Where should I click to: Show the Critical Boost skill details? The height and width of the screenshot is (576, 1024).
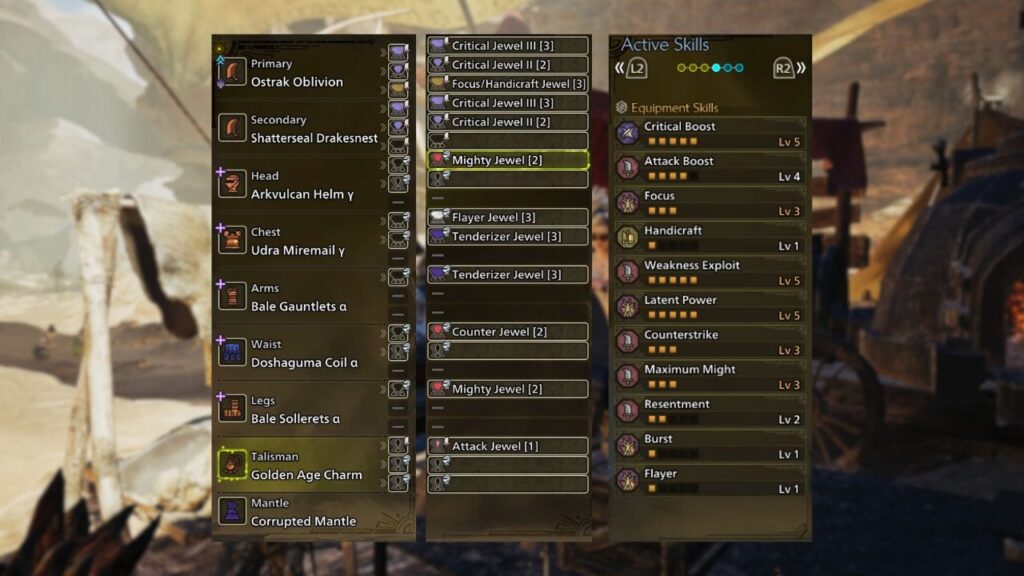click(710, 134)
